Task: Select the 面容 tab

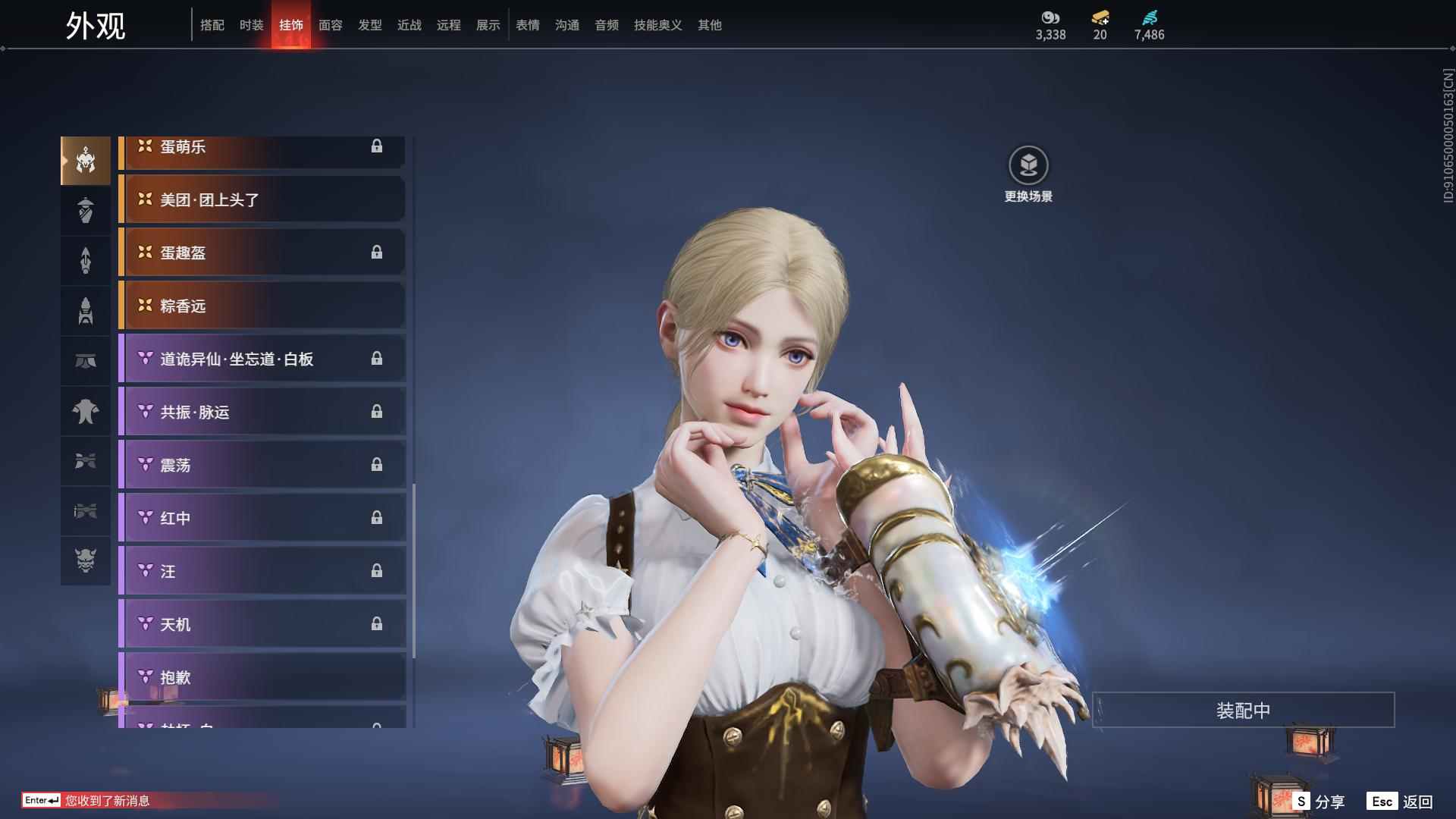Action: point(331,25)
